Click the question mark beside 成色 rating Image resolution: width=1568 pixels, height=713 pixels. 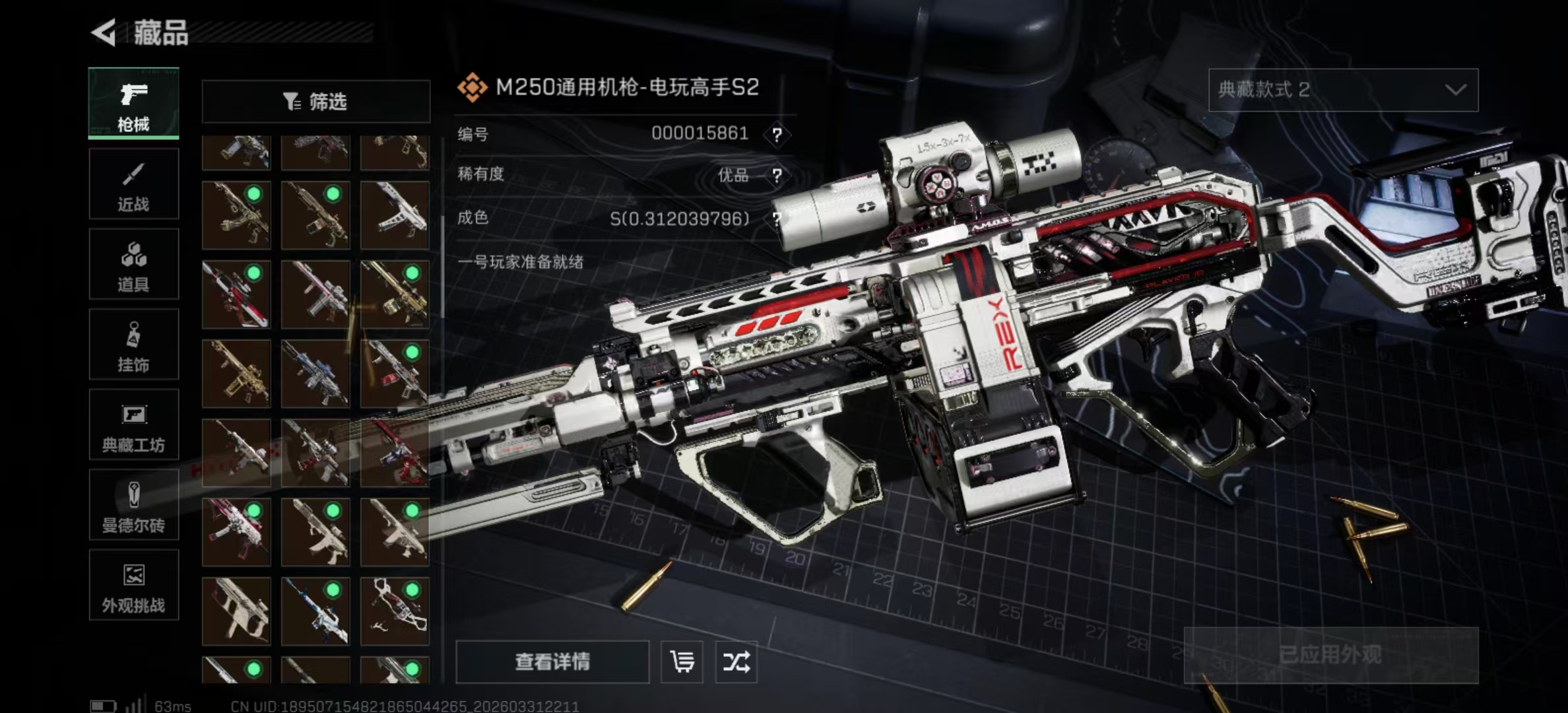tap(779, 218)
